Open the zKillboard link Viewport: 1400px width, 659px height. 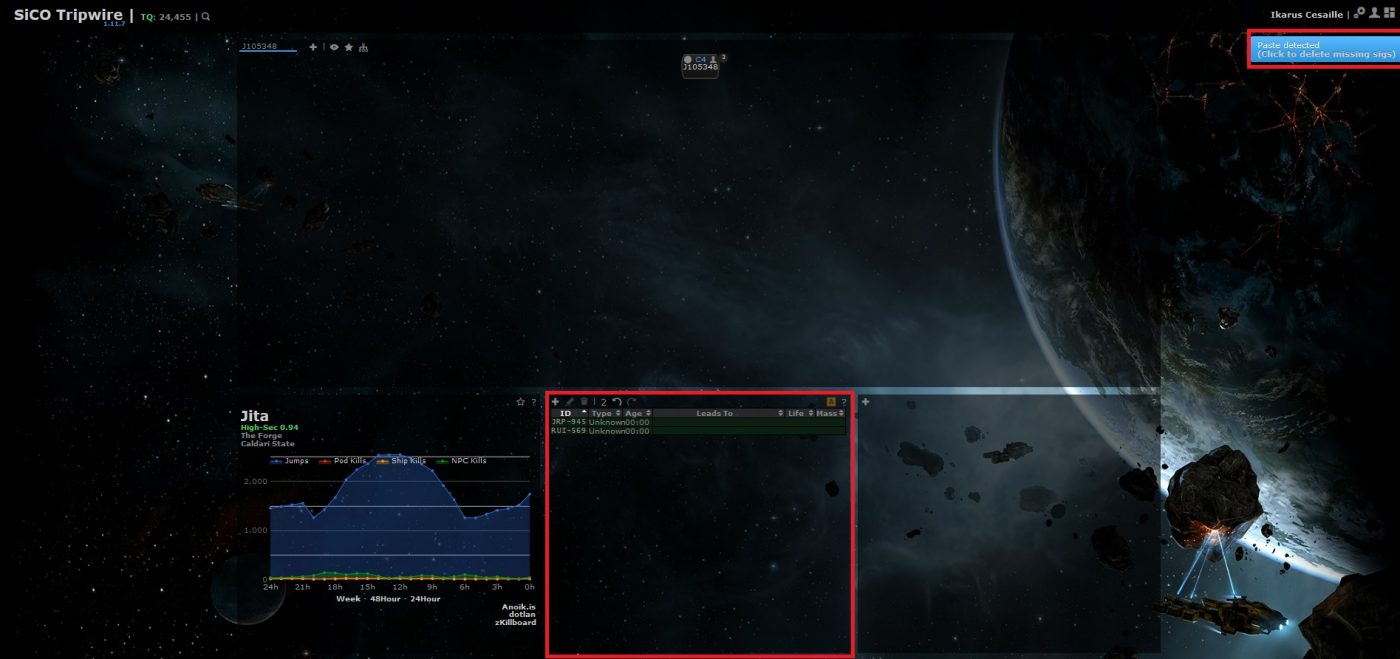[515, 622]
